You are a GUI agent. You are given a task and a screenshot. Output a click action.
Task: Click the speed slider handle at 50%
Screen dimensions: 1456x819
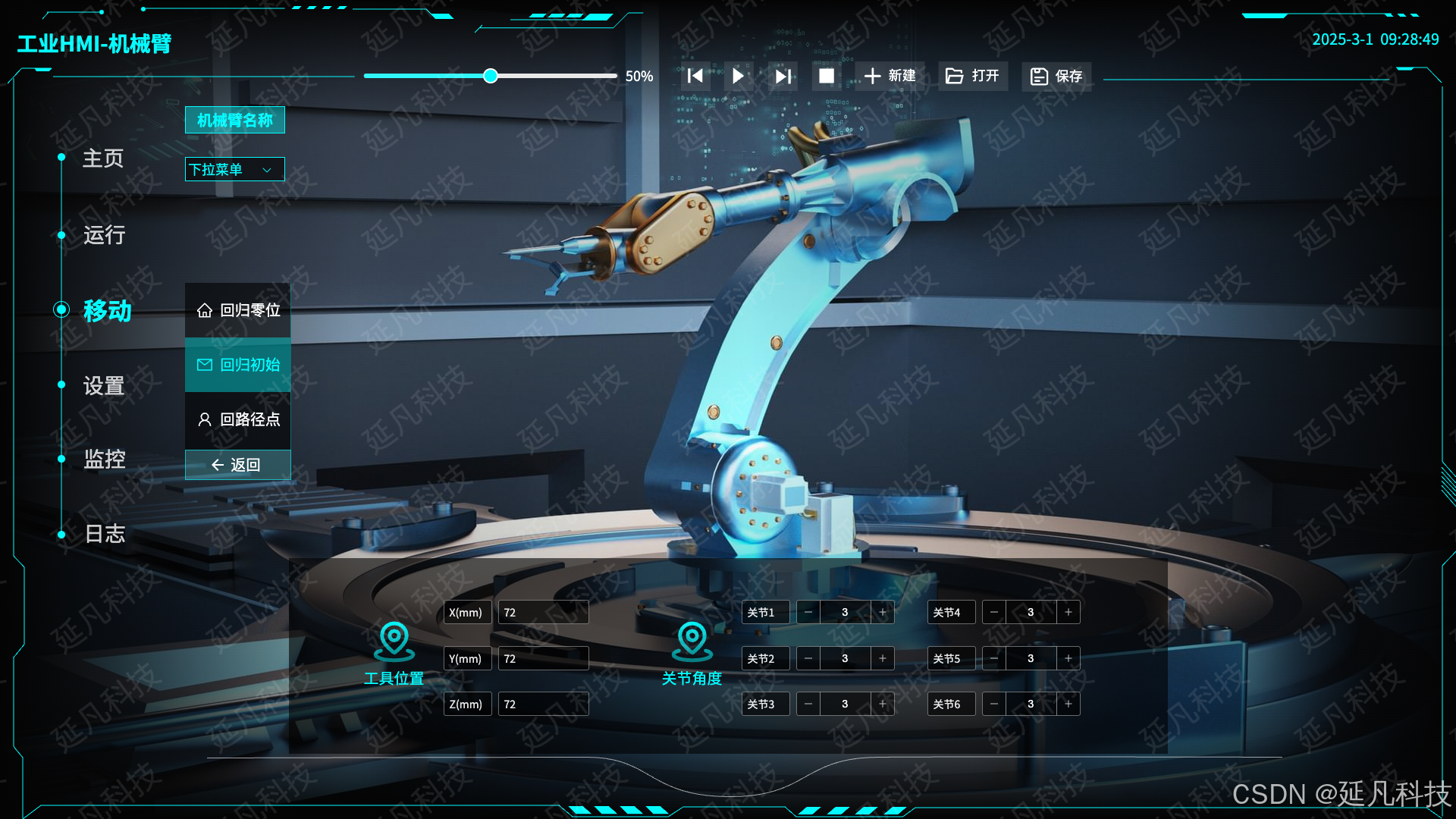click(x=491, y=76)
